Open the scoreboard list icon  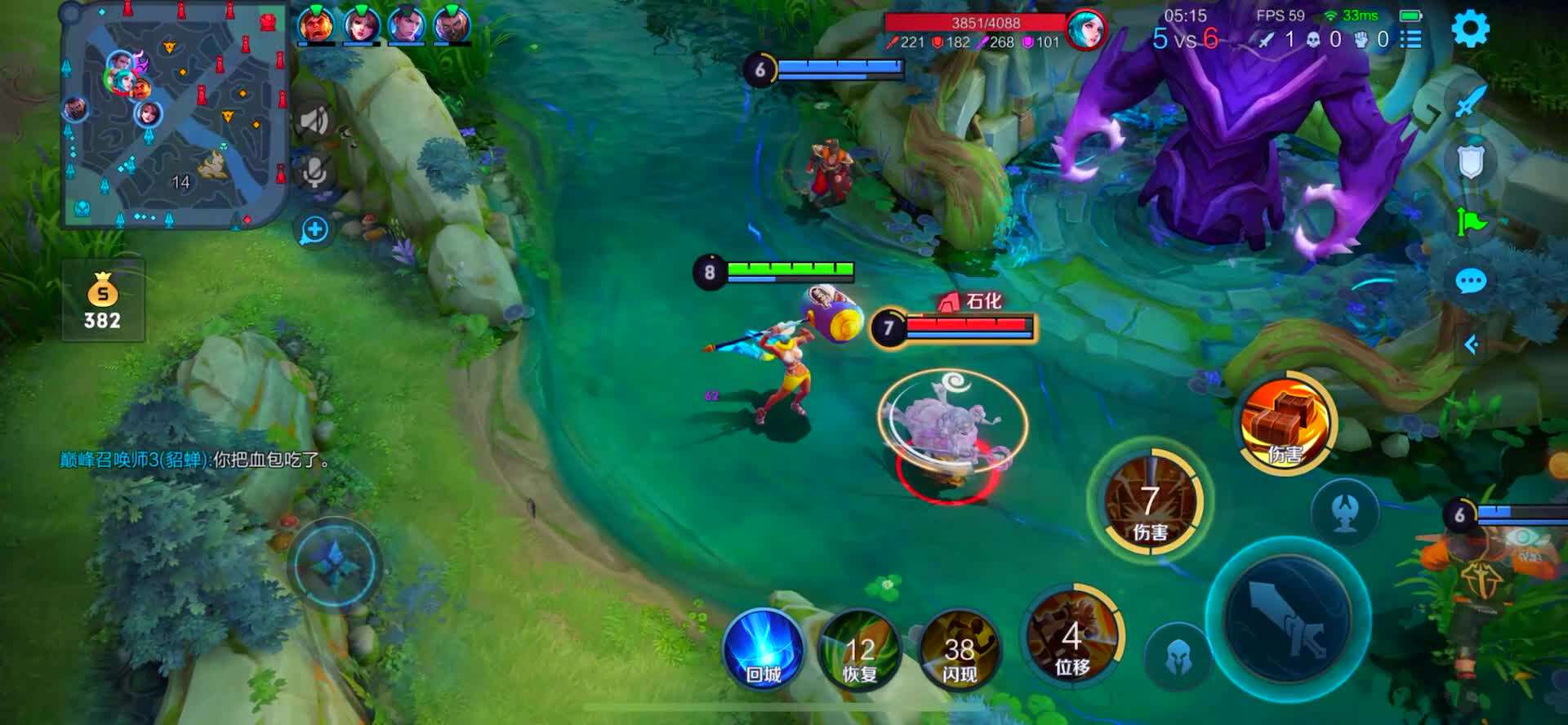pyautogui.click(x=1410, y=39)
